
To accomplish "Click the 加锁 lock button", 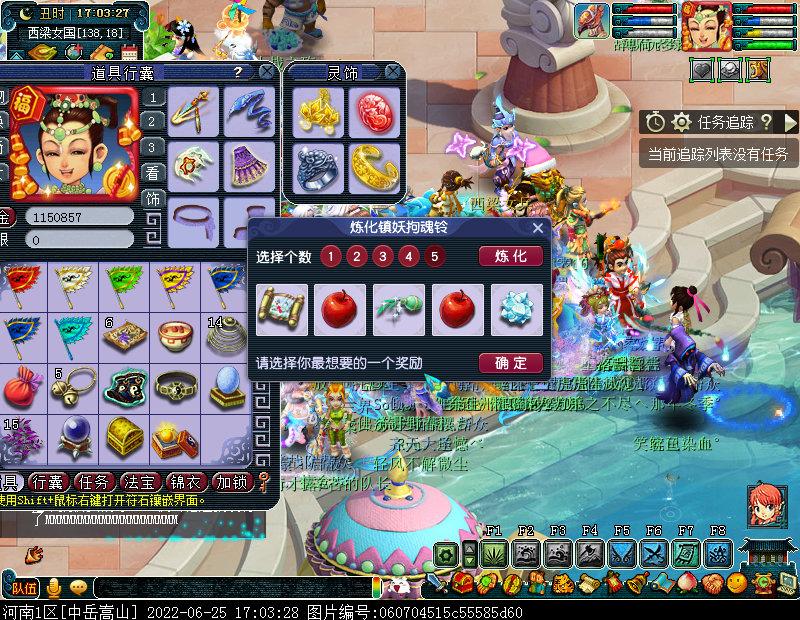I will (x=234, y=481).
